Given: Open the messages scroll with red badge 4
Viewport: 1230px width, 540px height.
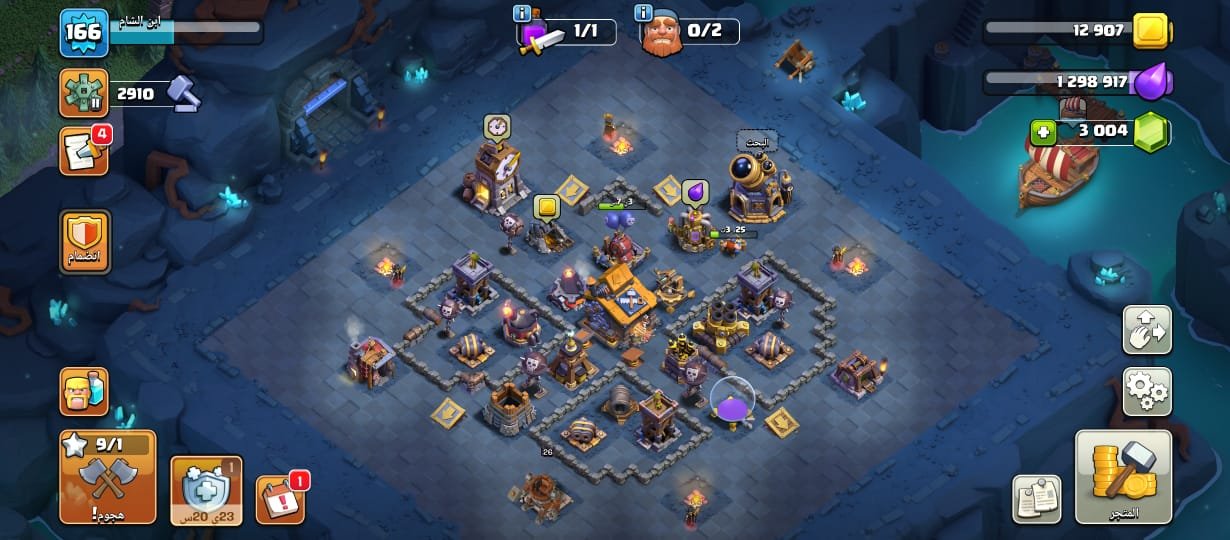Looking at the screenshot, I should [x=83, y=151].
